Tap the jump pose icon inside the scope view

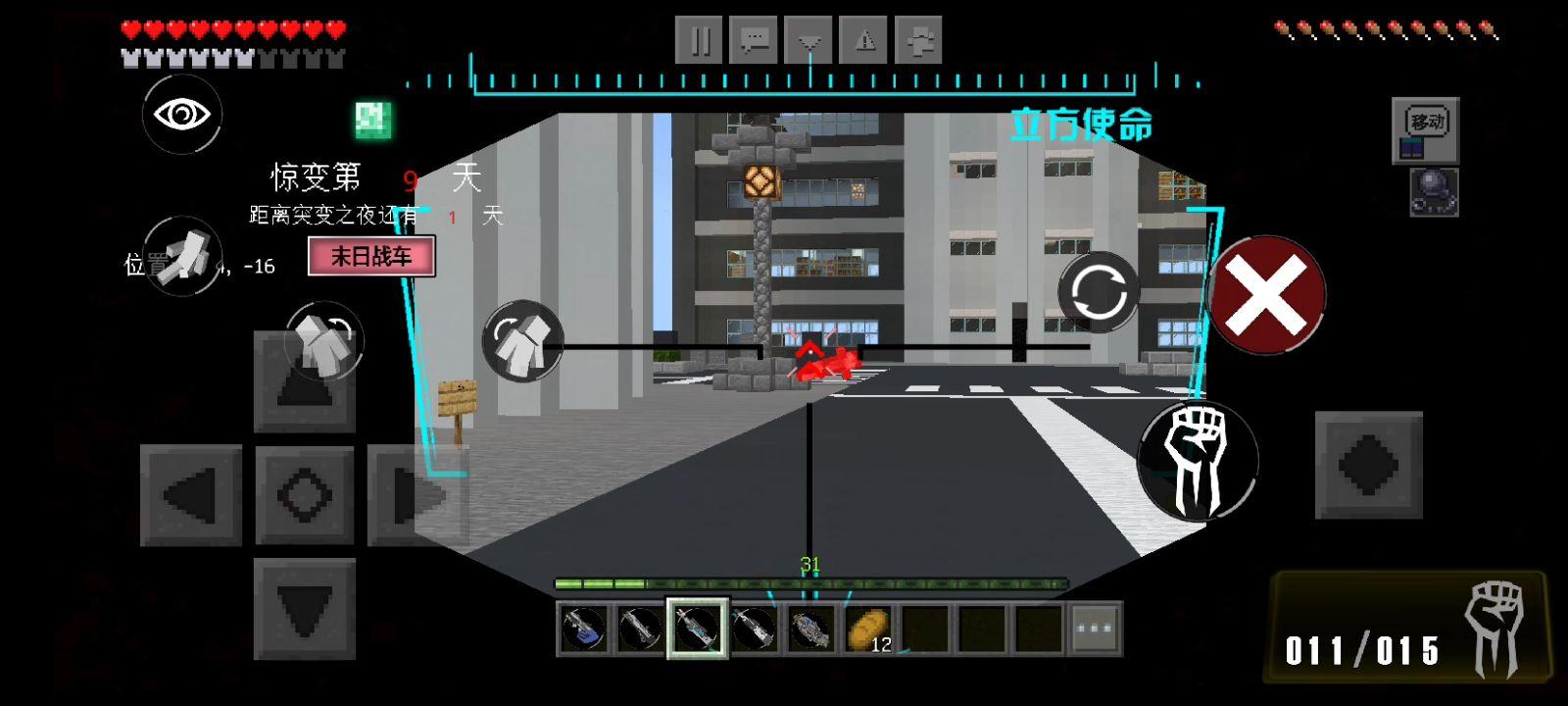[524, 345]
